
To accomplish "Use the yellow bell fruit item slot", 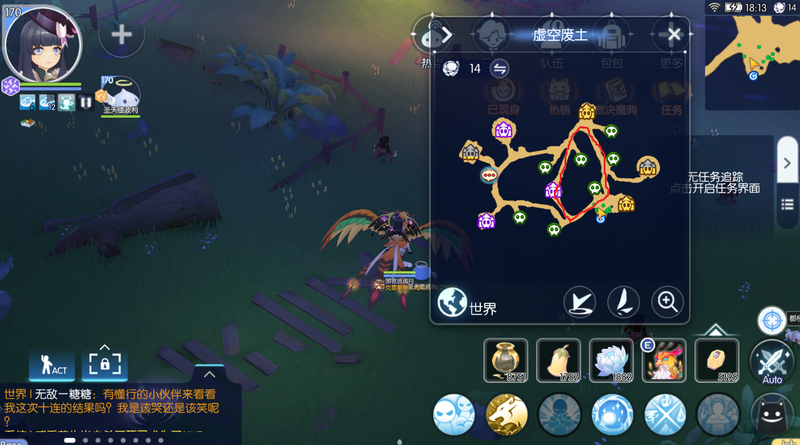I will [557, 361].
